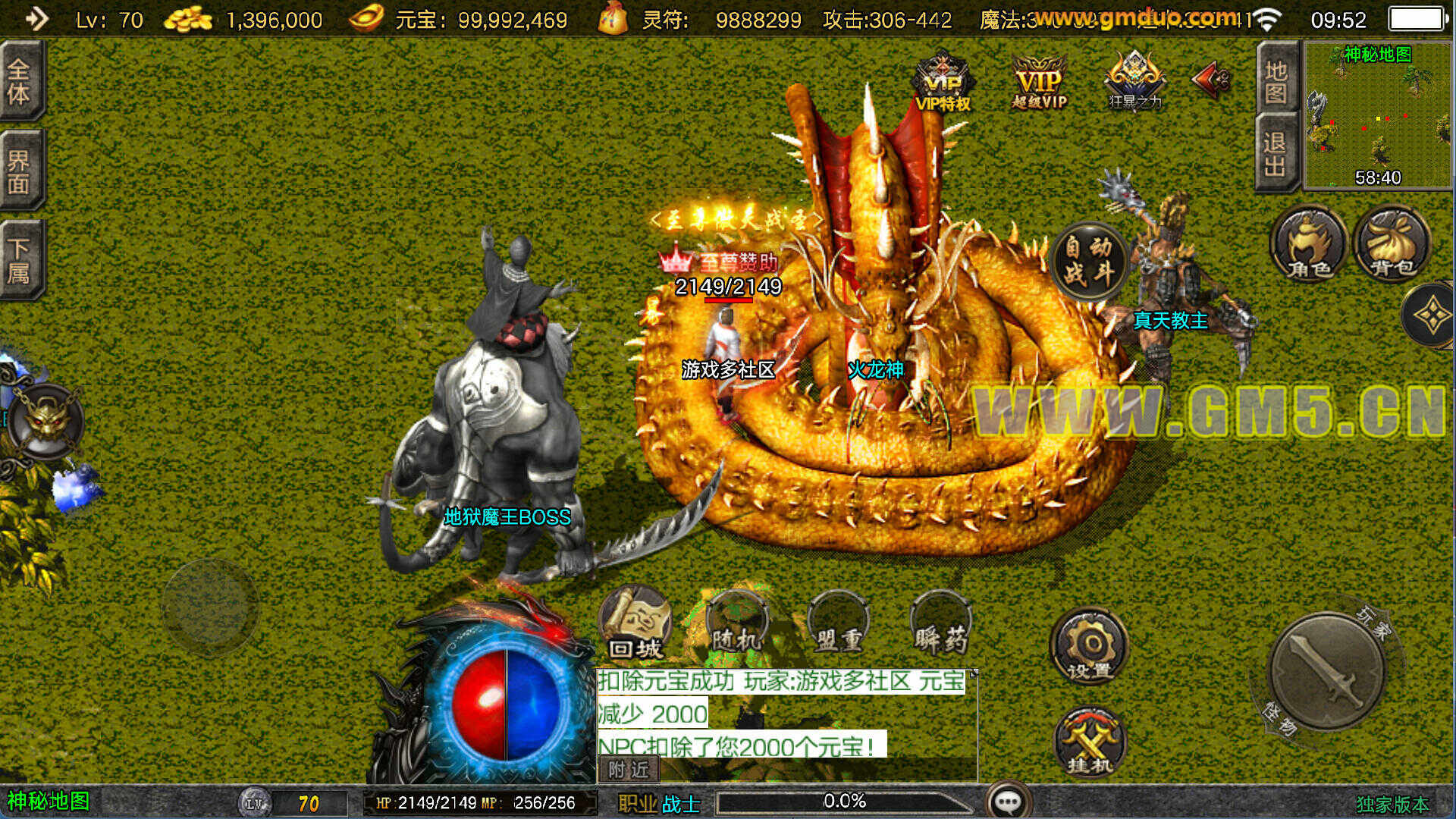Select the 界面 side tab
The height and width of the screenshot is (819, 1456).
pyautogui.click(x=19, y=171)
